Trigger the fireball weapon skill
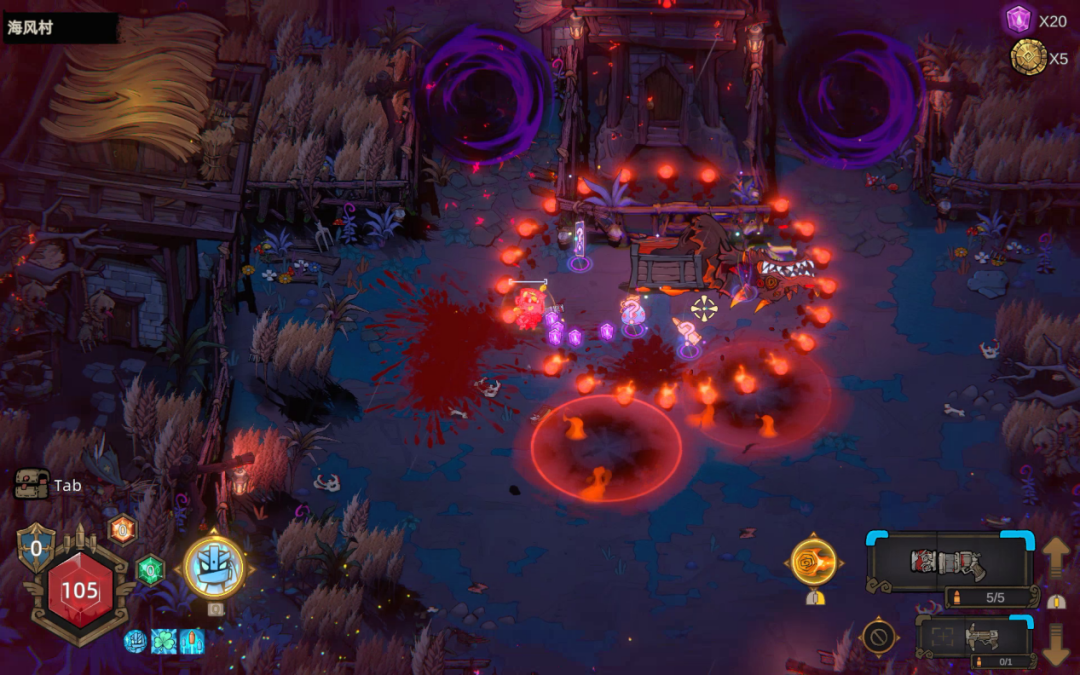The height and width of the screenshot is (675, 1080). pos(813,561)
